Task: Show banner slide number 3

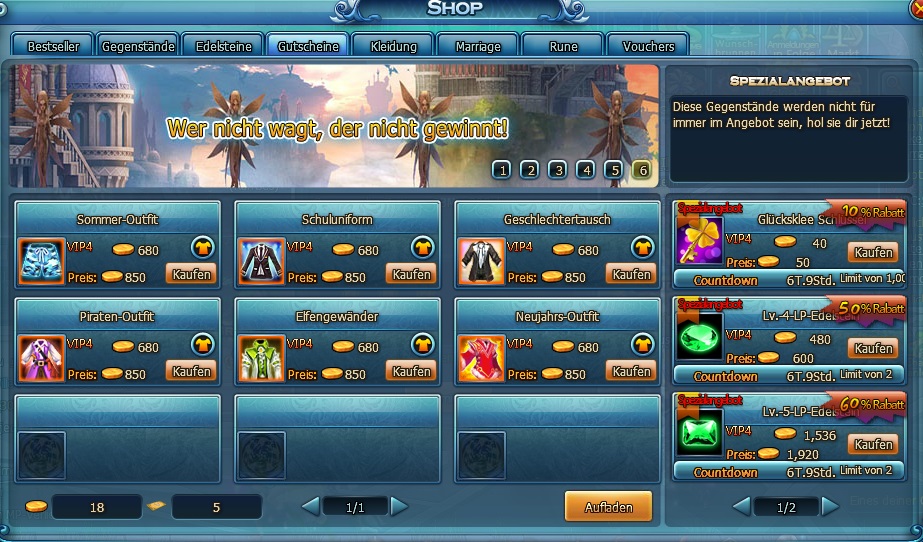Action: (x=558, y=170)
